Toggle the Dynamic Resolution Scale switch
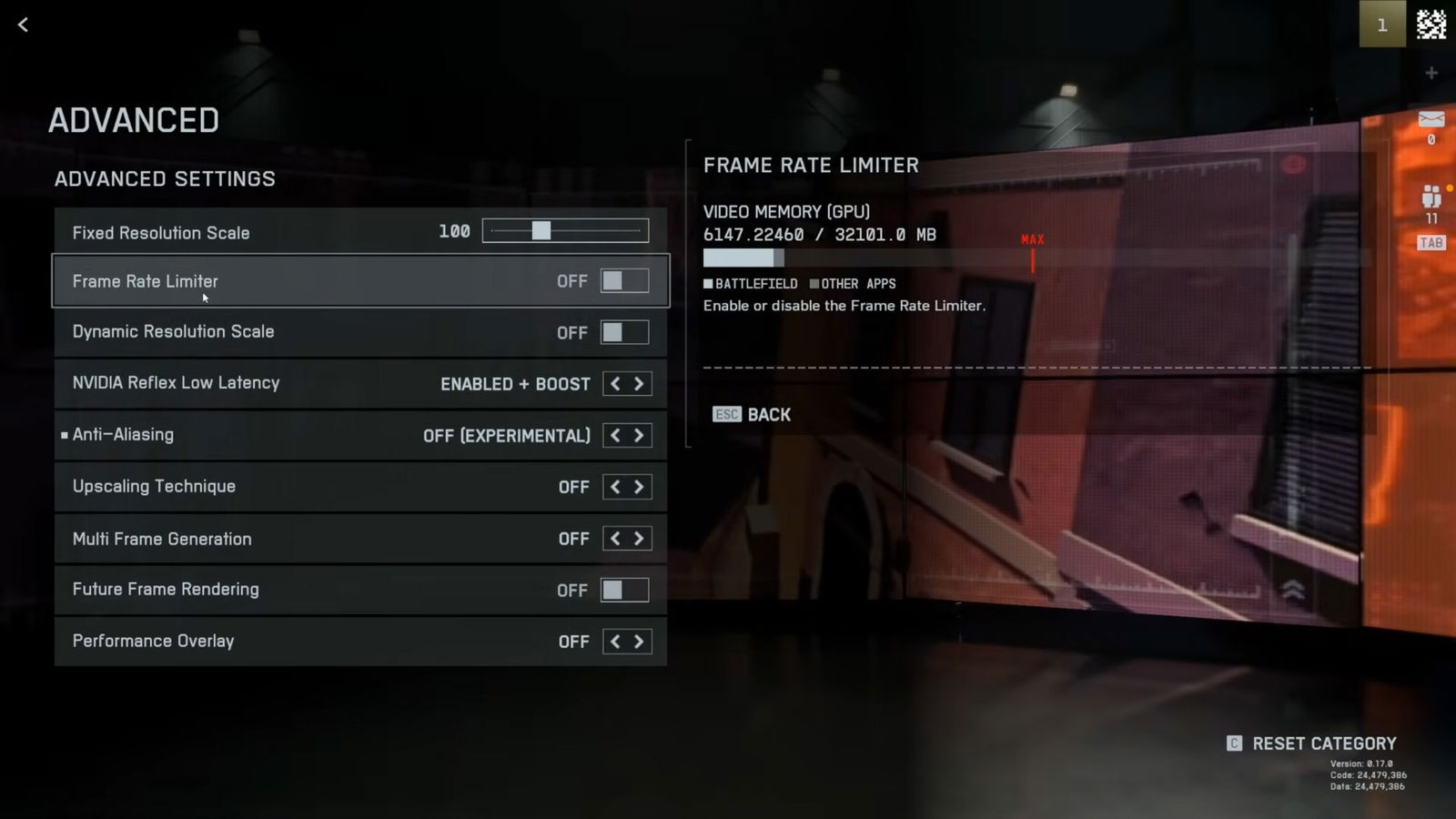 tap(624, 332)
